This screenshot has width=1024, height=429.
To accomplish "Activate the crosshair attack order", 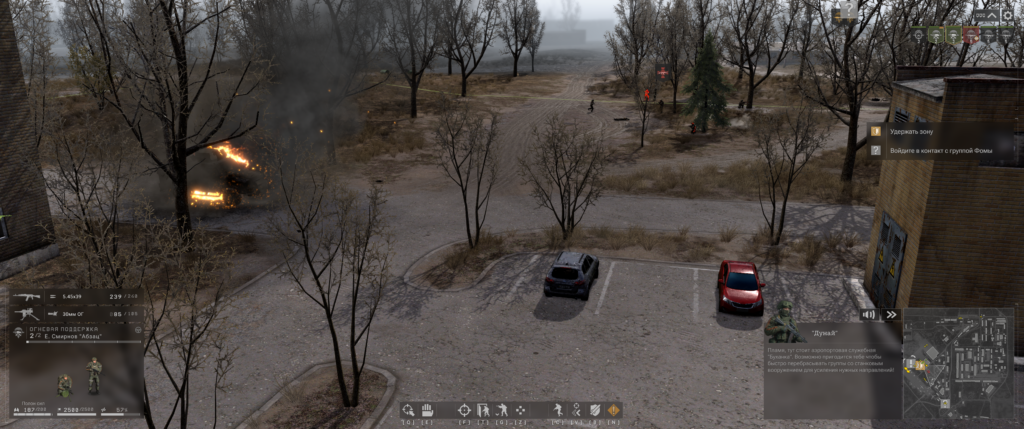I will pos(464,410).
